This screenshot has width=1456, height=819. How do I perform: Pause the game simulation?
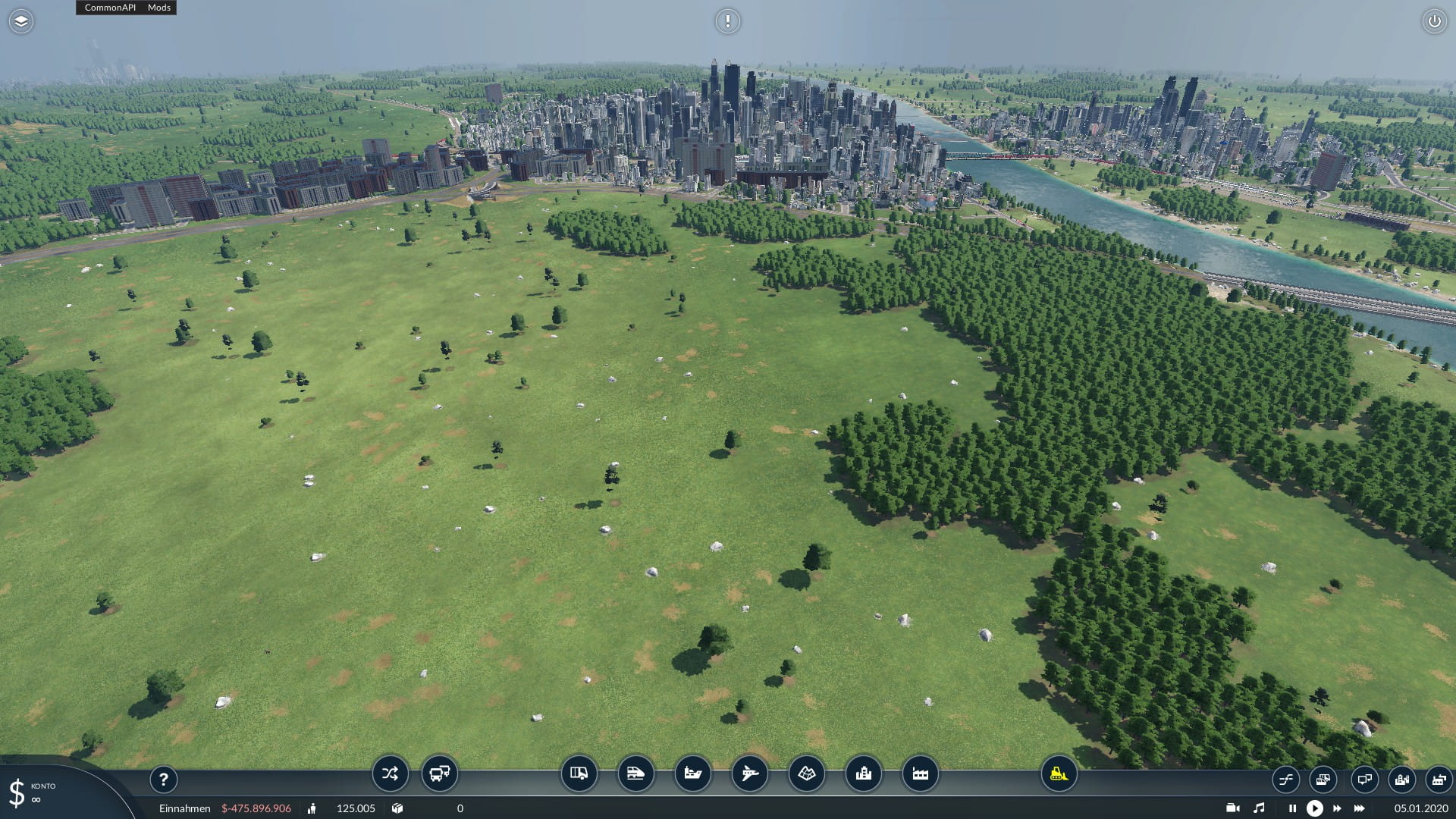pyautogui.click(x=1292, y=808)
